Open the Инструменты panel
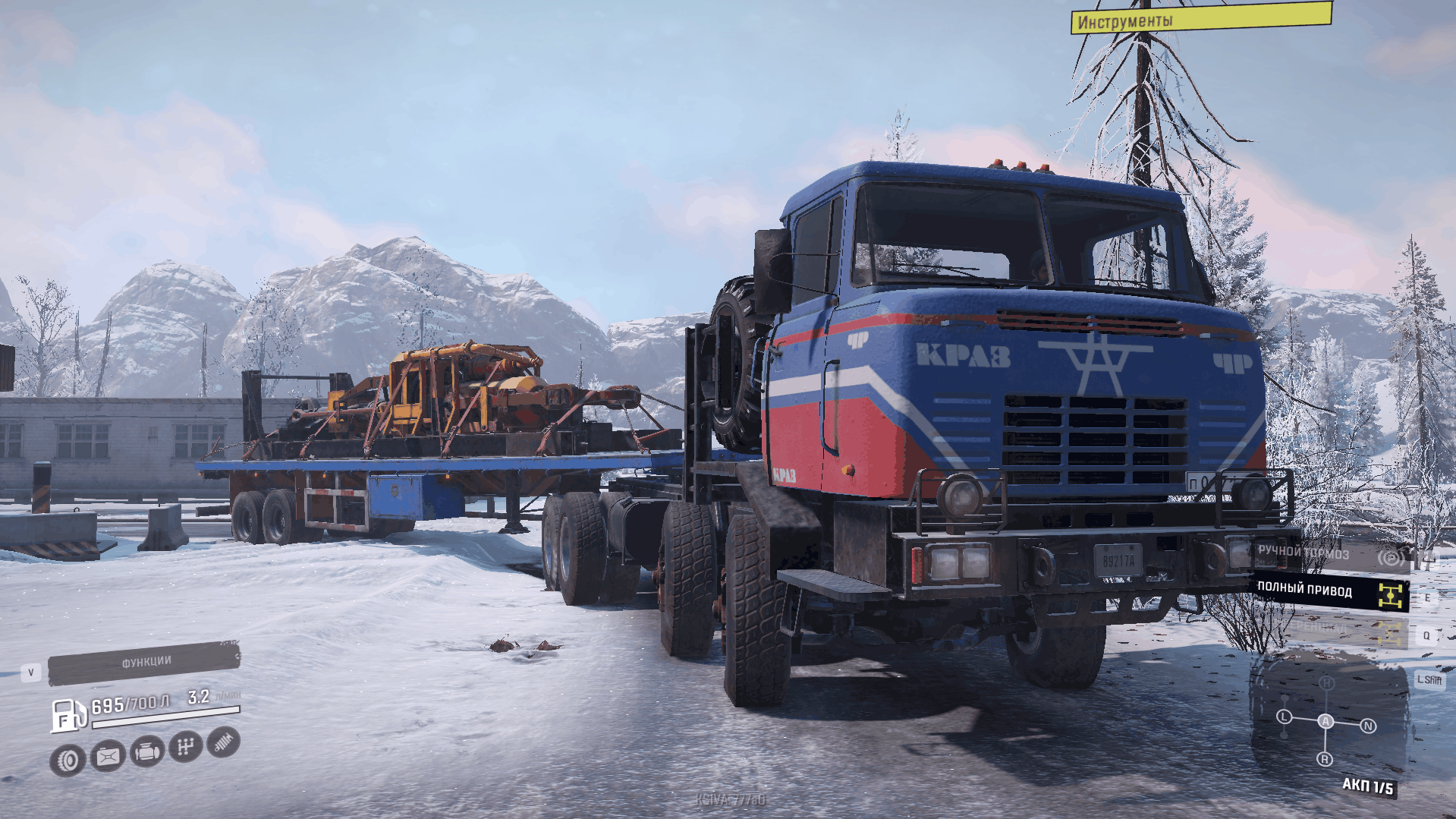The image size is (1456, 819). pyautogui.click(x=1200, y=18)
